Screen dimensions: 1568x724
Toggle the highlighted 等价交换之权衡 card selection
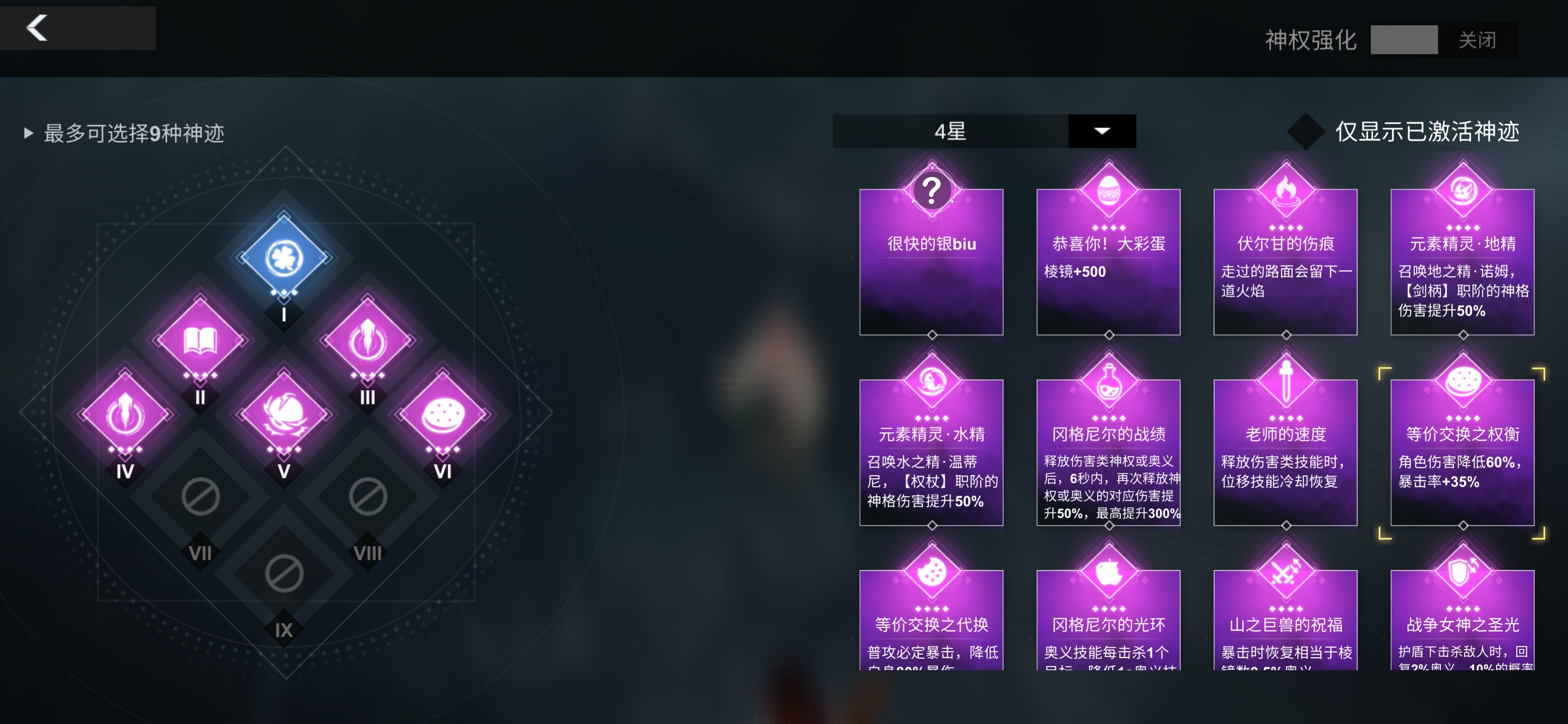point(1462,454)
